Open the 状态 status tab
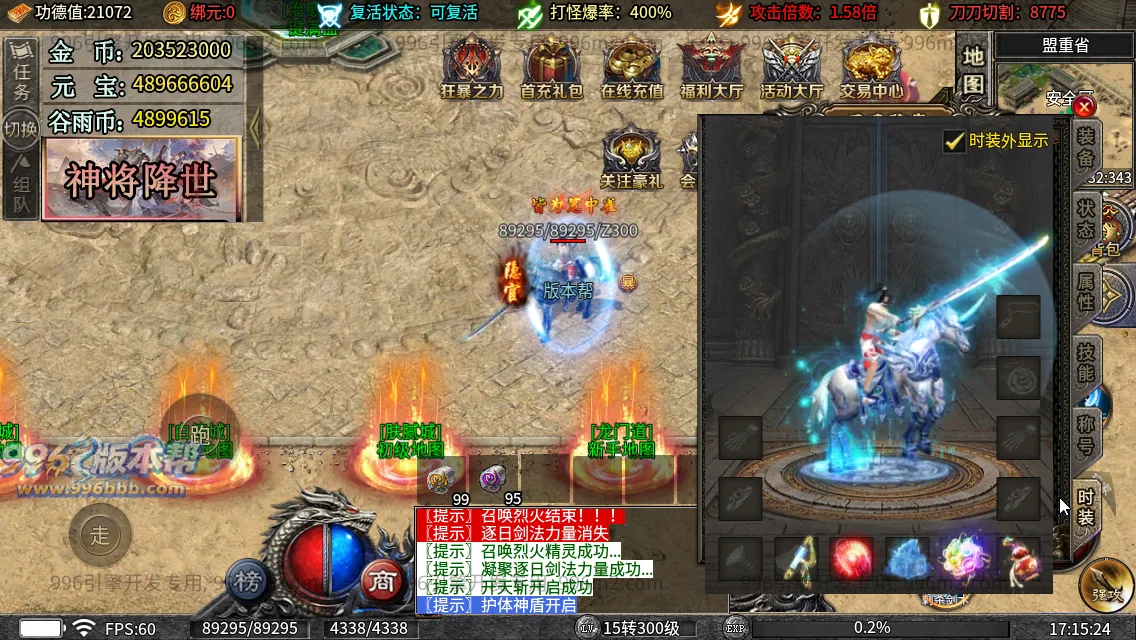 [x=1086, y=218]
